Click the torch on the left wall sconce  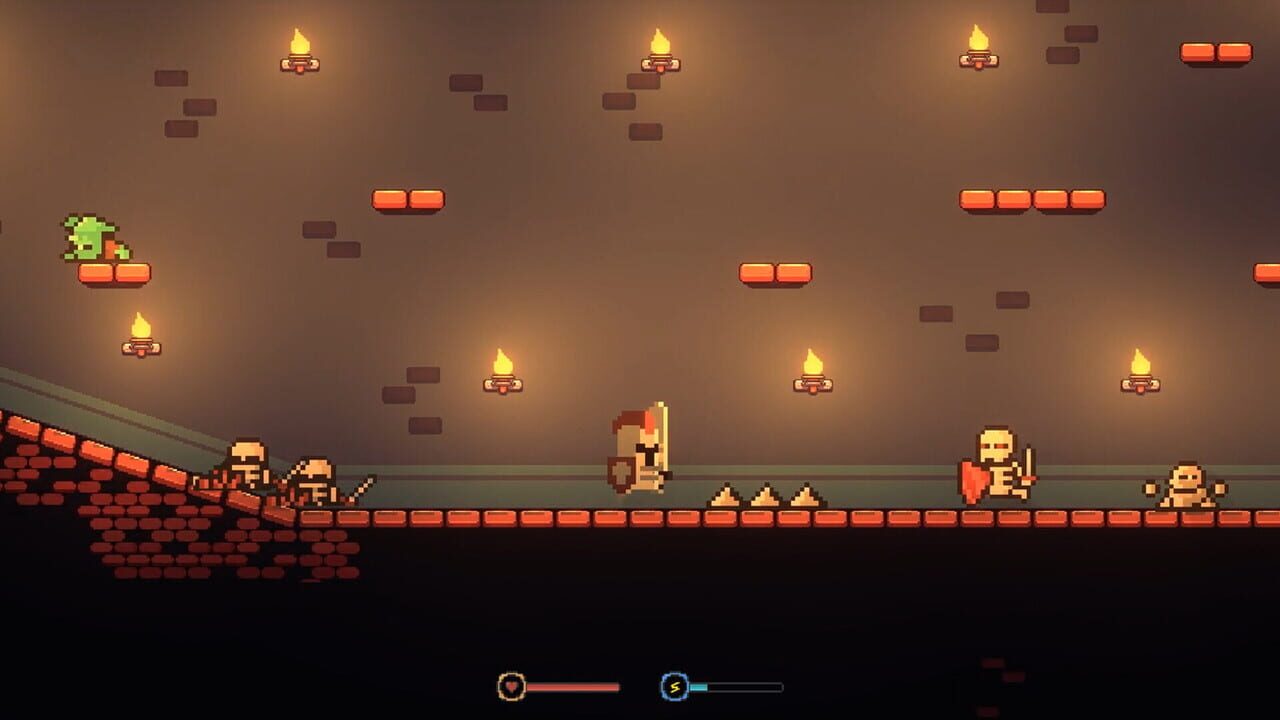[x=140, y=335]
